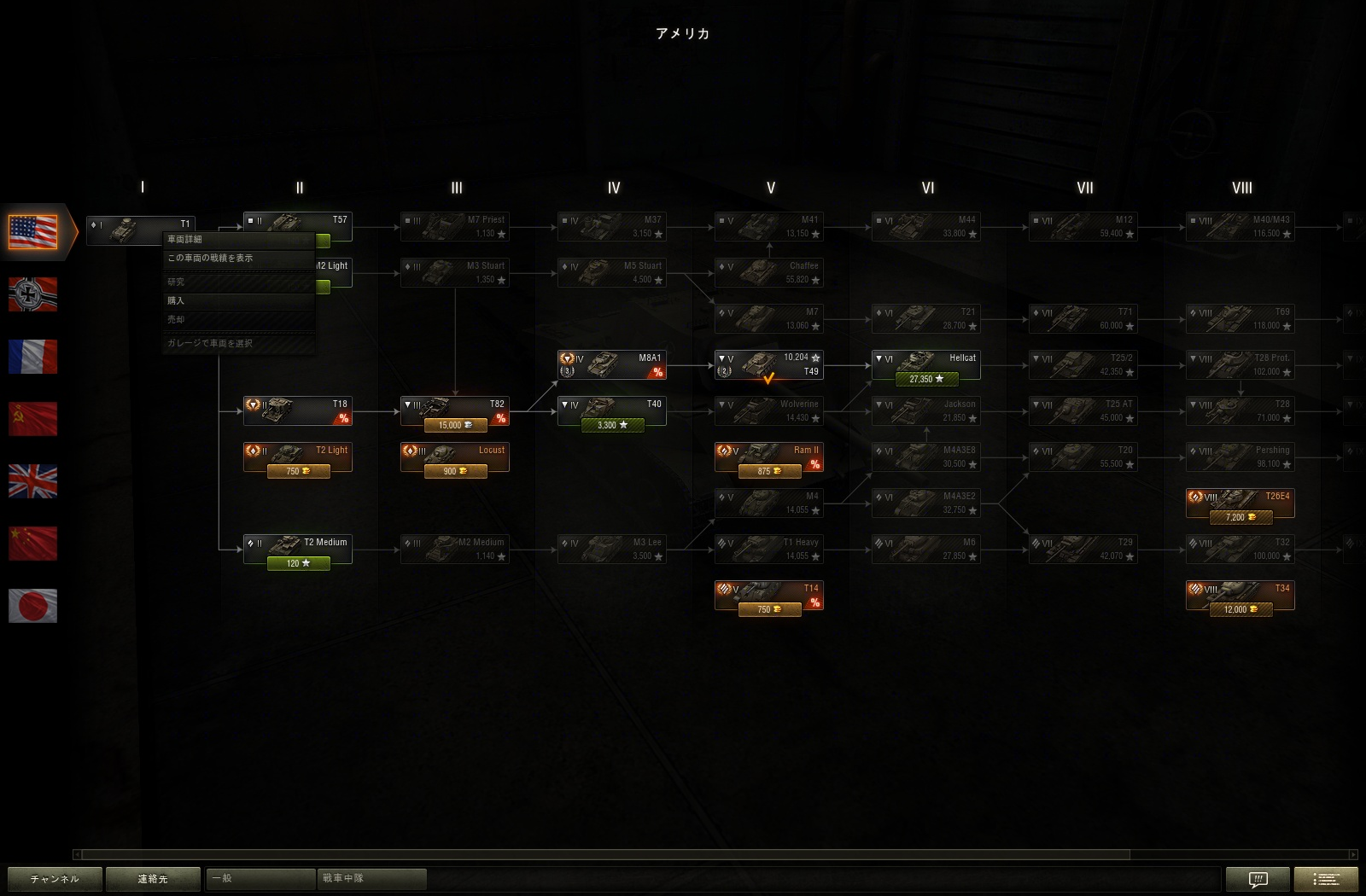Select the T49 tank destroyer node

[768, 365]
